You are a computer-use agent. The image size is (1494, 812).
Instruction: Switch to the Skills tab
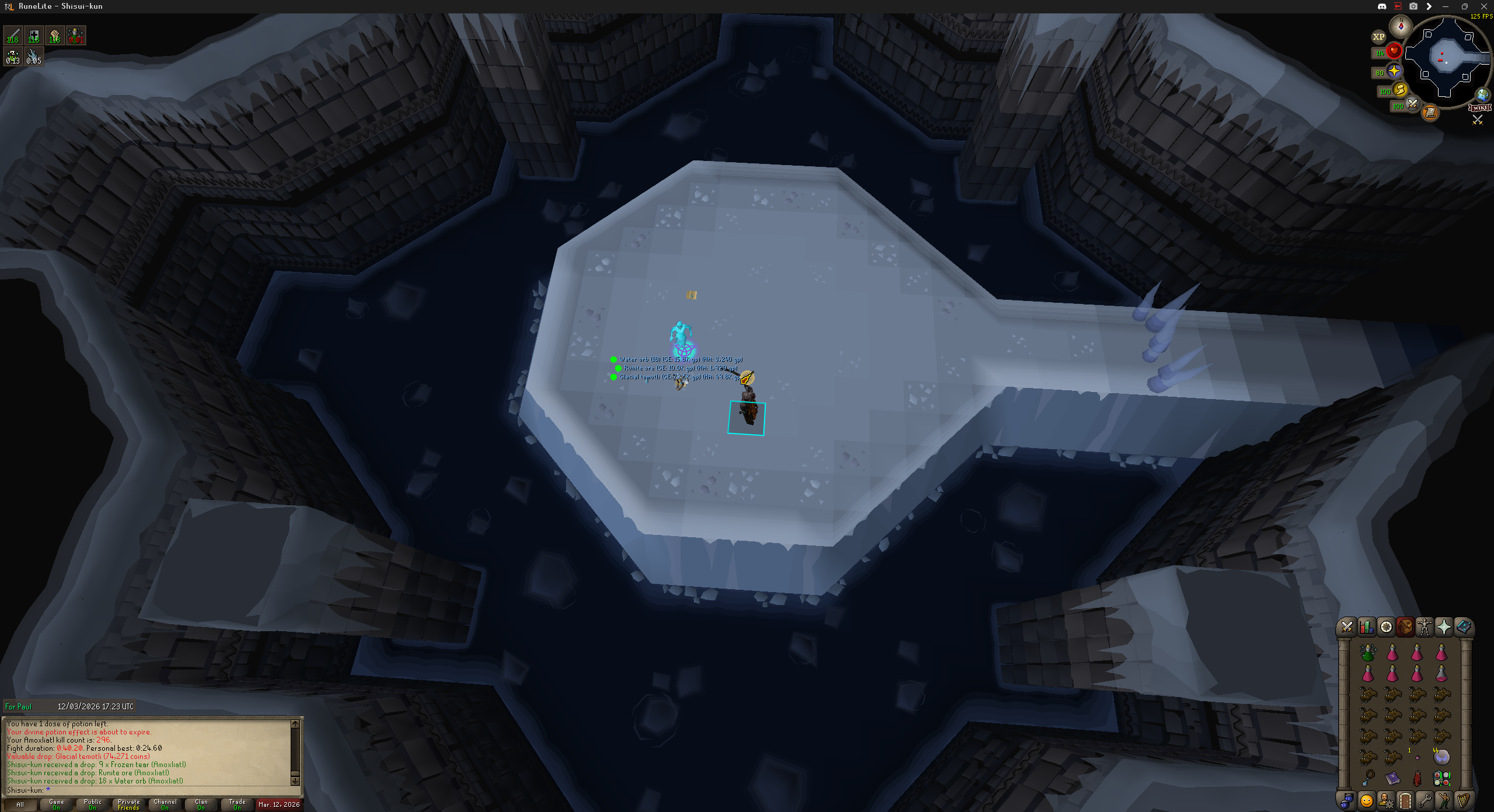click(x=1366, y=627)
